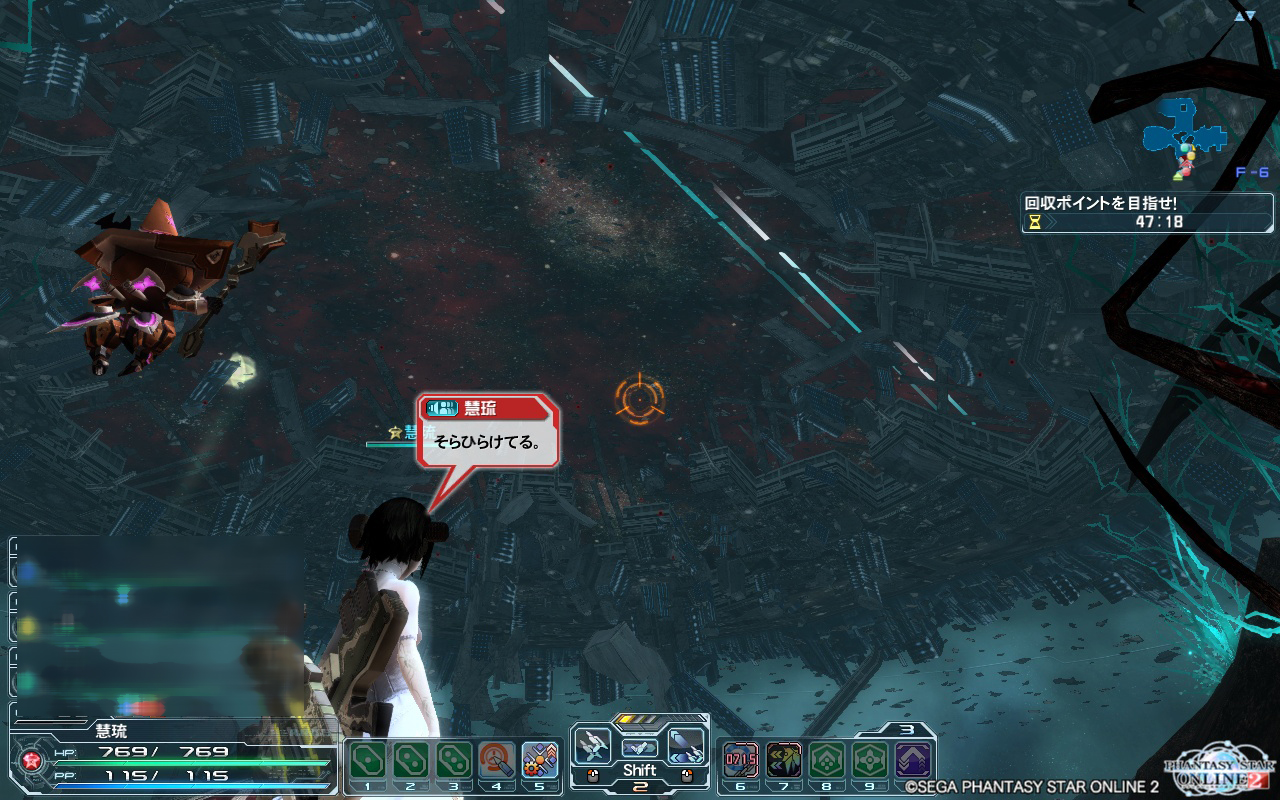Use the green emblem item in slot 8
Viewport: 1280px width, 800px height.
coord(827,761)
